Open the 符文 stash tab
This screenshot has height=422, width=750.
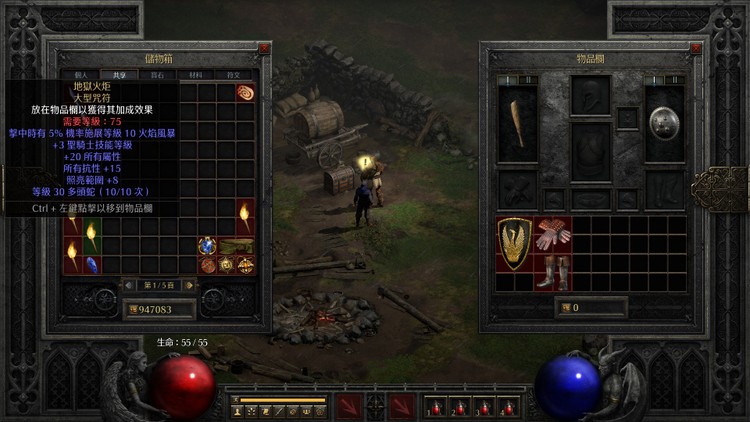(235, 75)
